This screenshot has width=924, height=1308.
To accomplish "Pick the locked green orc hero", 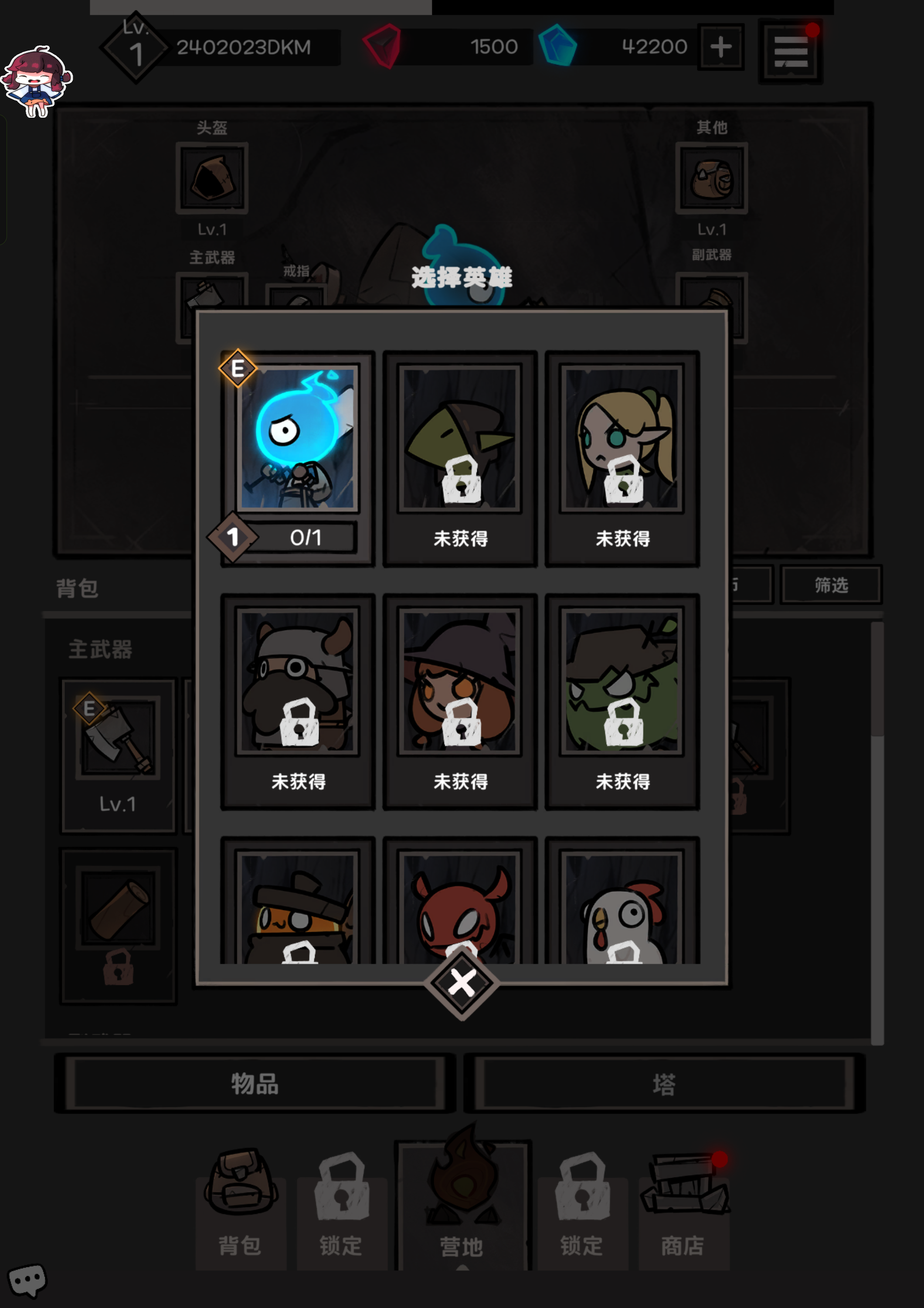I will (x=622, y=682).
